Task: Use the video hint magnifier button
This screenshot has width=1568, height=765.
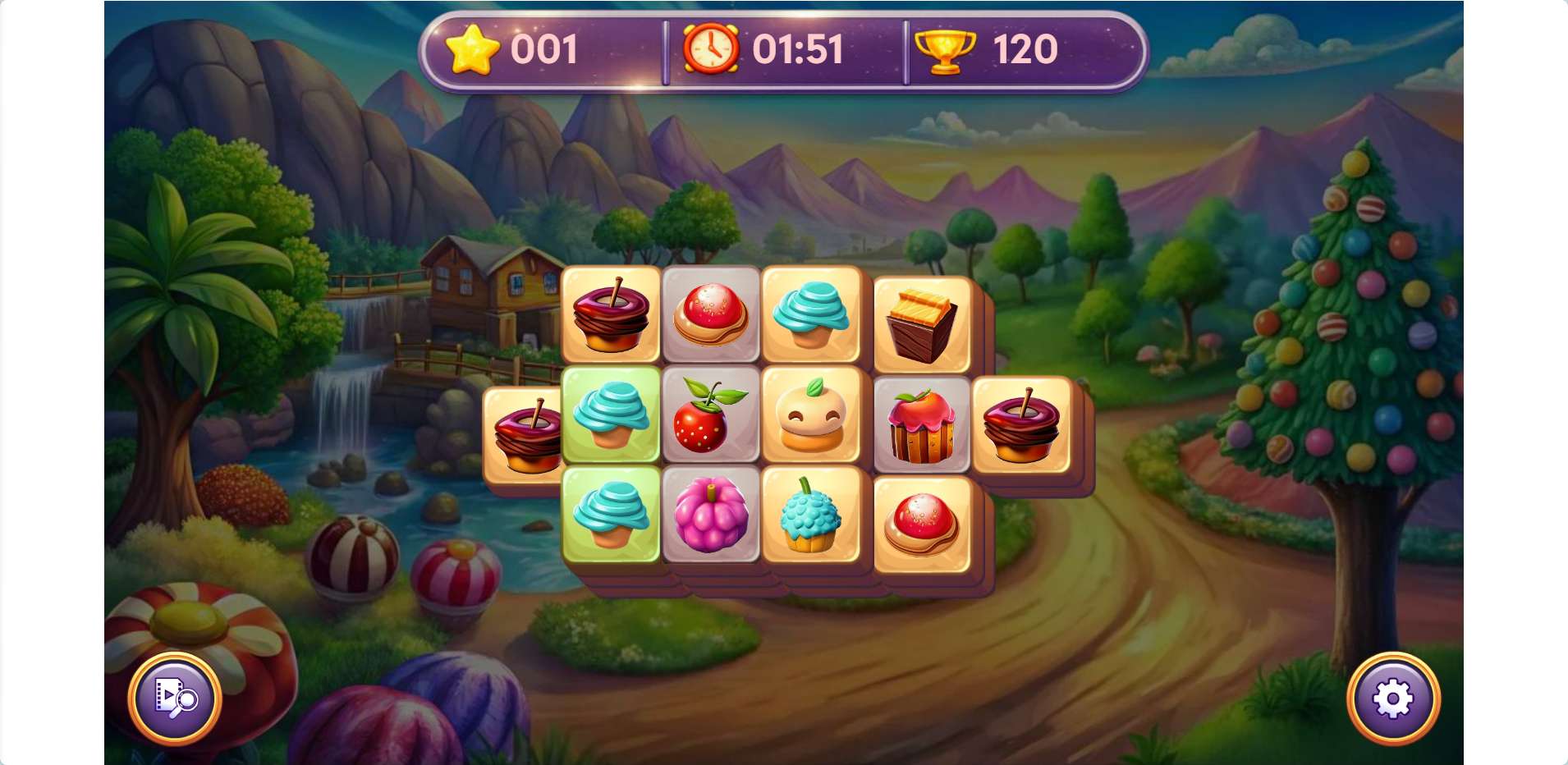Action: pos(175,699)
